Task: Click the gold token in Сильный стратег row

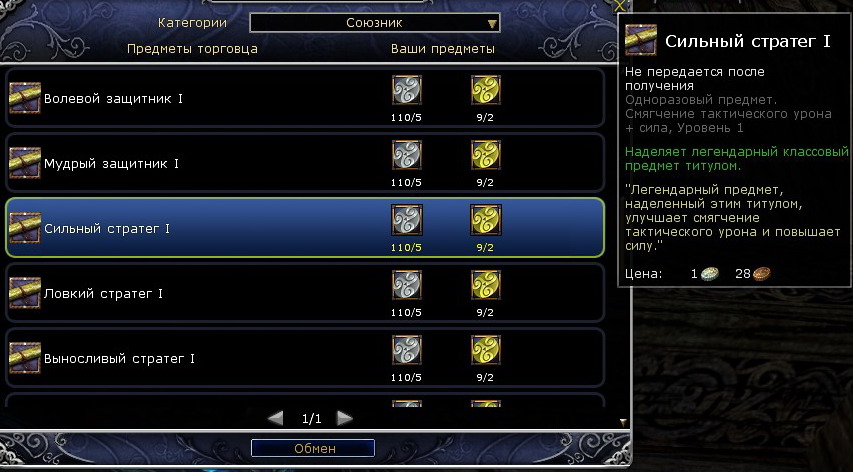Action: 485,220
